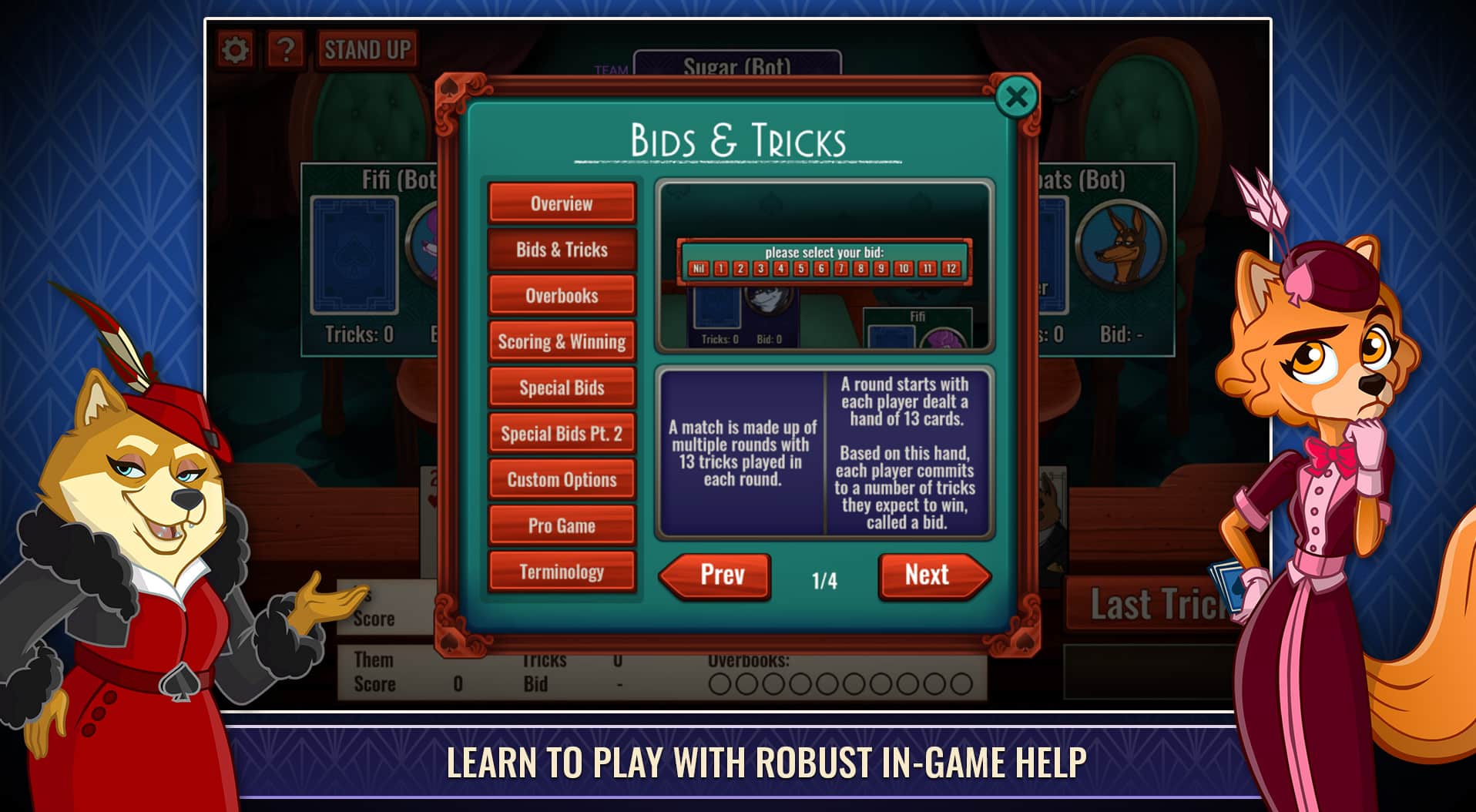Open the Overbooks help section
The image size is (1476, 812).
point(561,295)
